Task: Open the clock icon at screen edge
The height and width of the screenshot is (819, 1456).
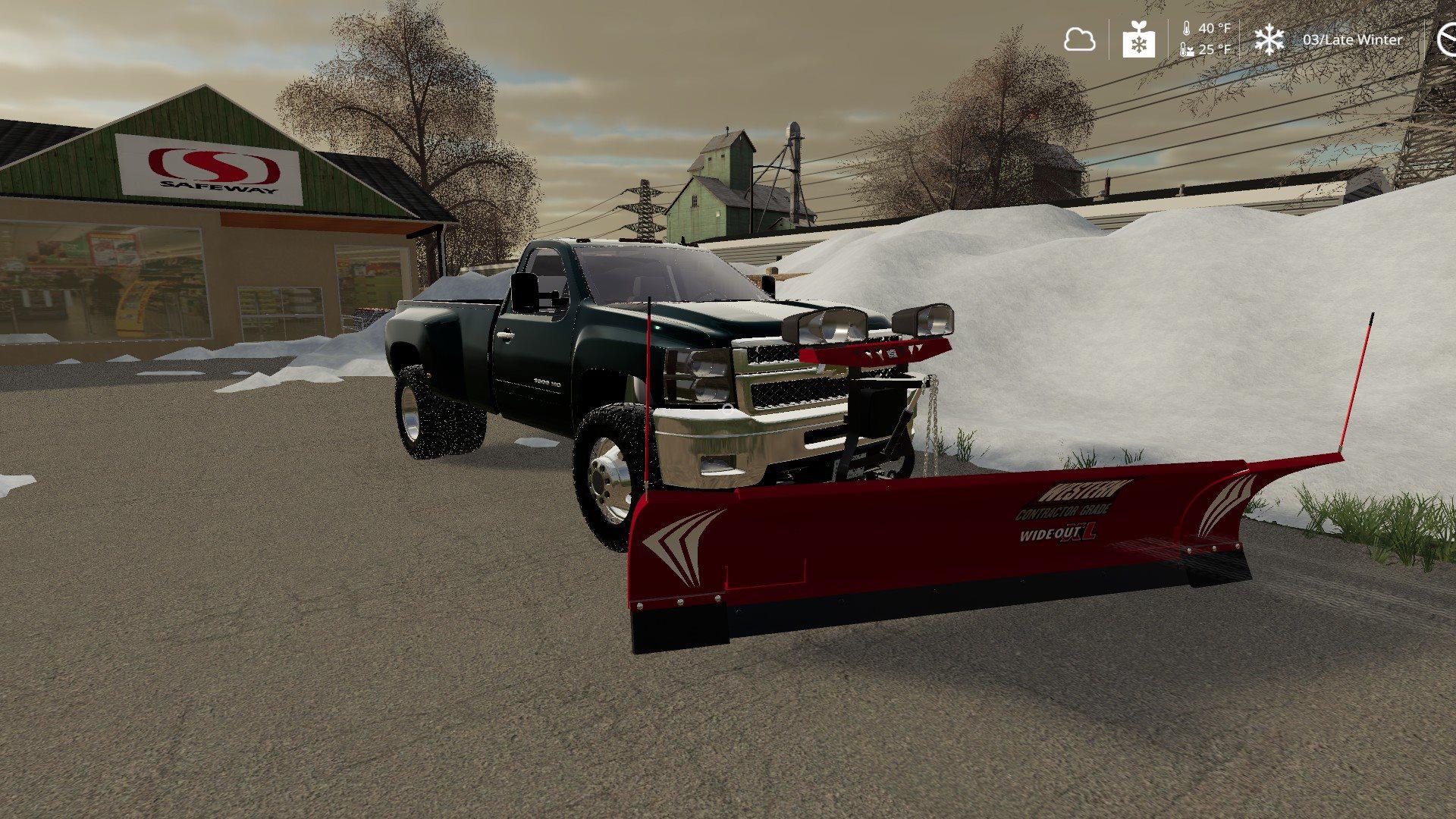Action: [x=1448, y=39]
